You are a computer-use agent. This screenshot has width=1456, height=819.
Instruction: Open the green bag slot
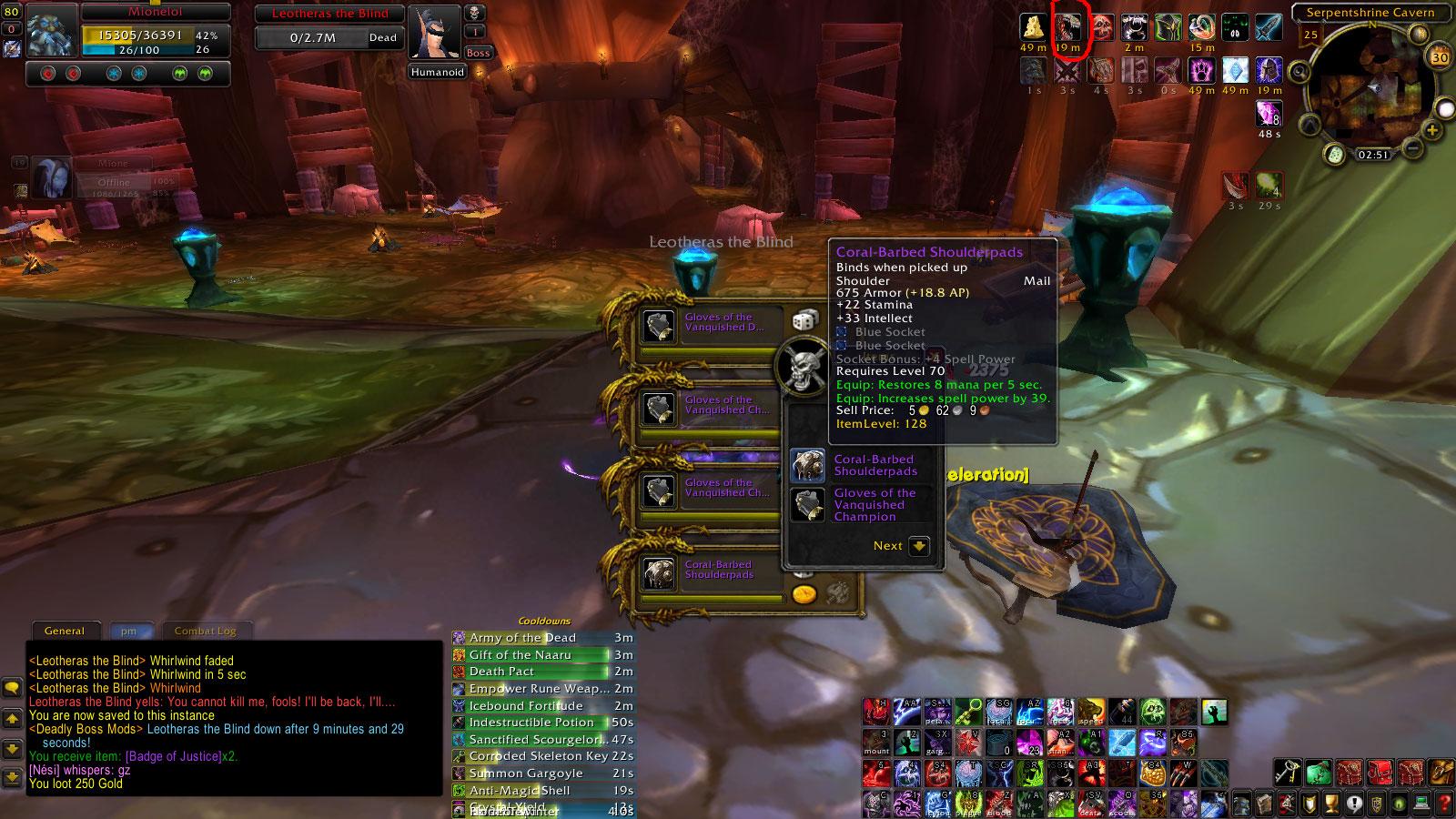pyautogui.click(x=1319, y=773)
